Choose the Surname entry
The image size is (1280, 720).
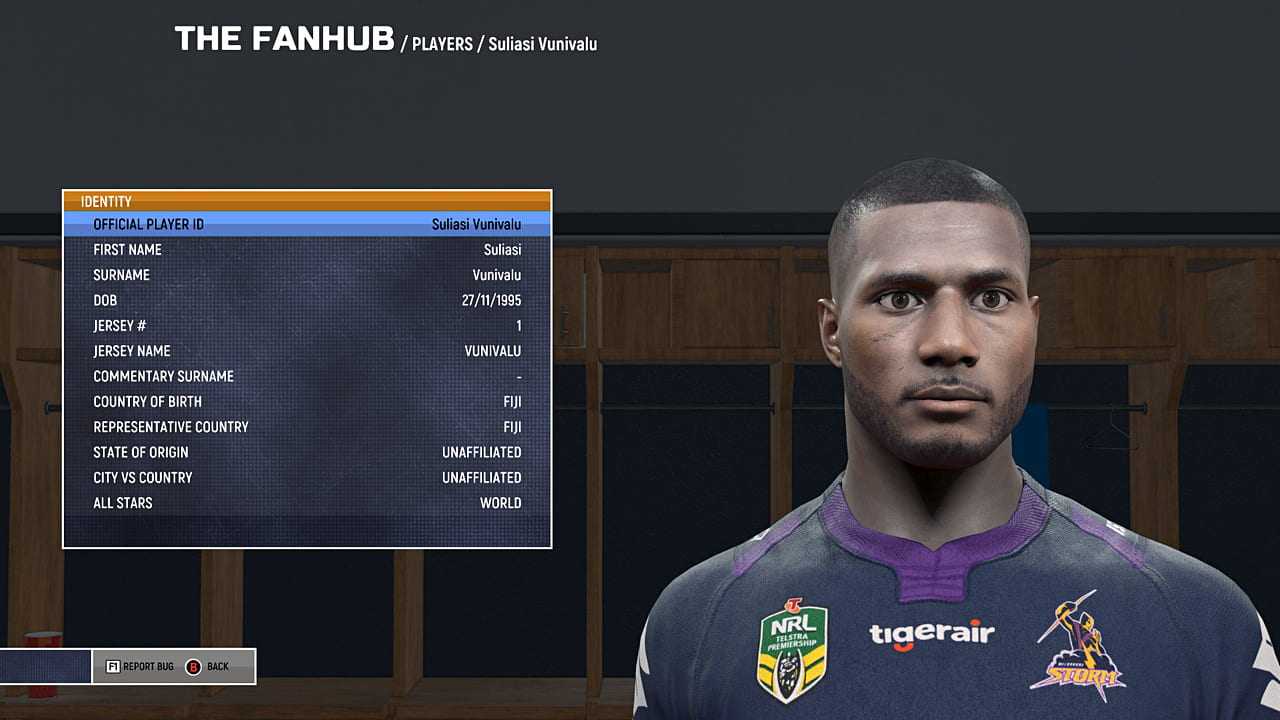(x=307, y=275)
